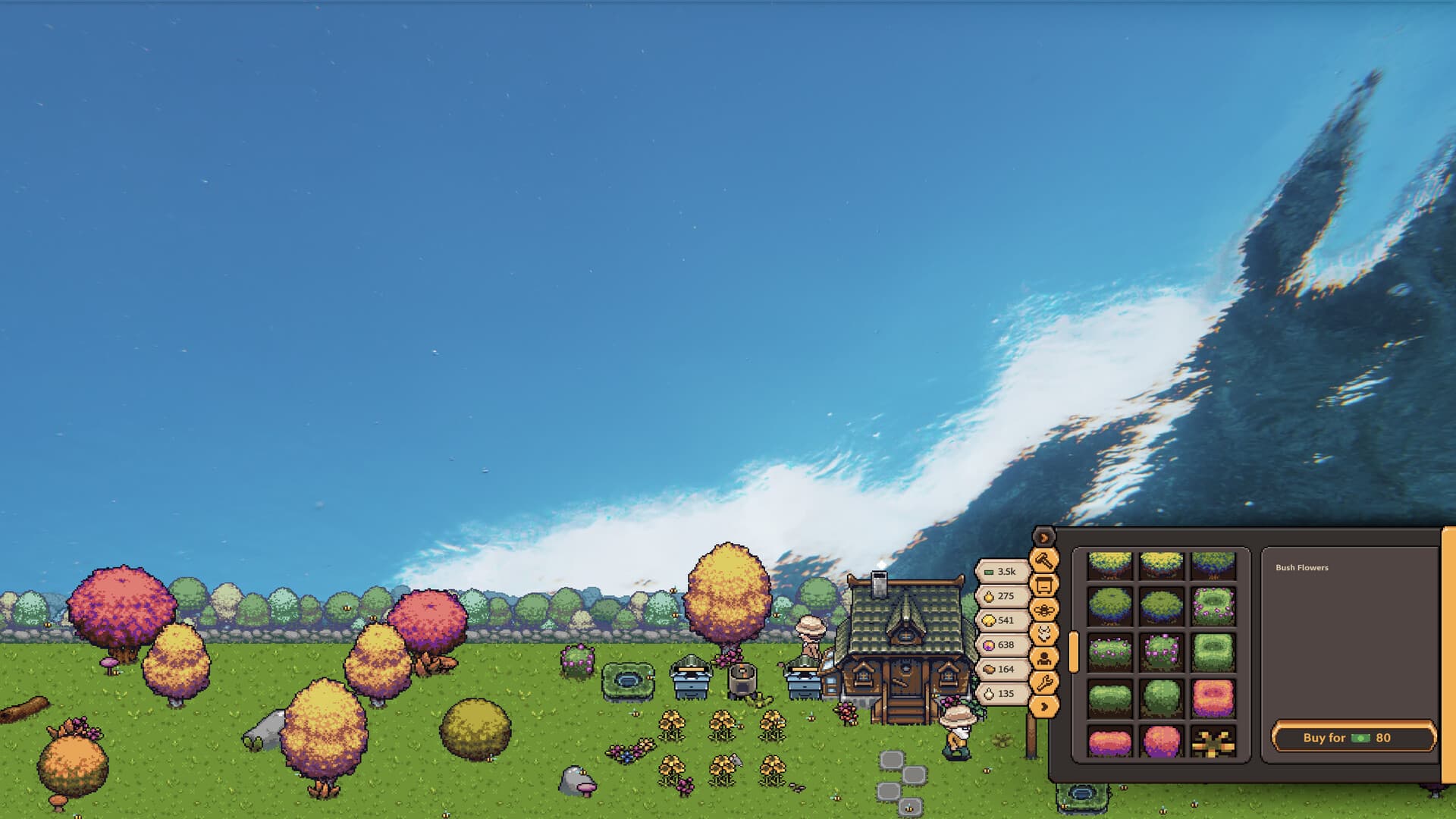Click the gold coin counter showing 541
The height and width of the screenshot is (819, 1456).
1003,620
